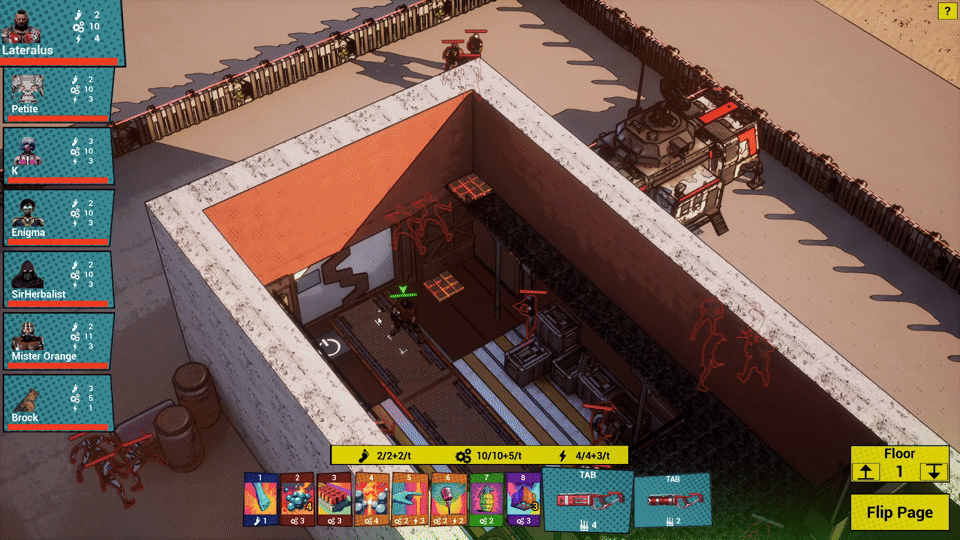Activate ability card 8 with the crate
The image size is (960, 540).
pyautogui.click(x=522, y=499)
